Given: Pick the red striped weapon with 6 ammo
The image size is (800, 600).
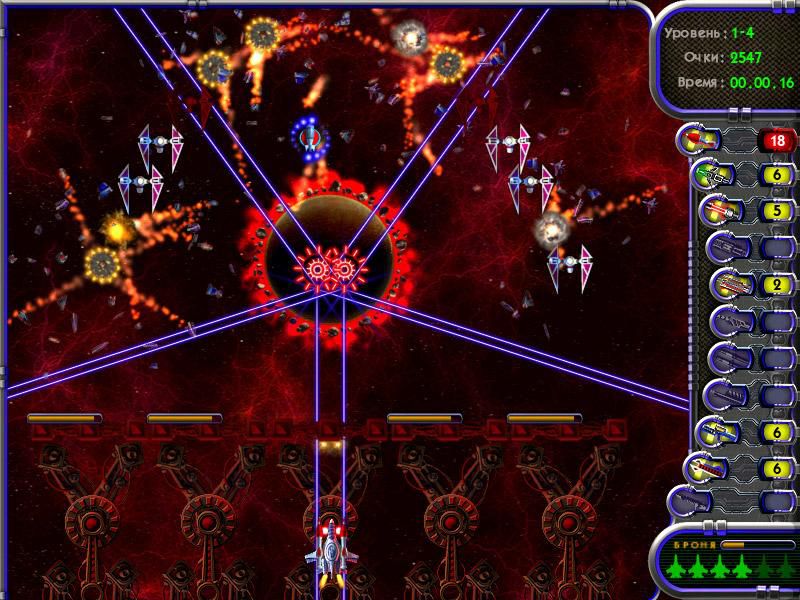Looking at the screenshot, I should (x=702, y=468).
